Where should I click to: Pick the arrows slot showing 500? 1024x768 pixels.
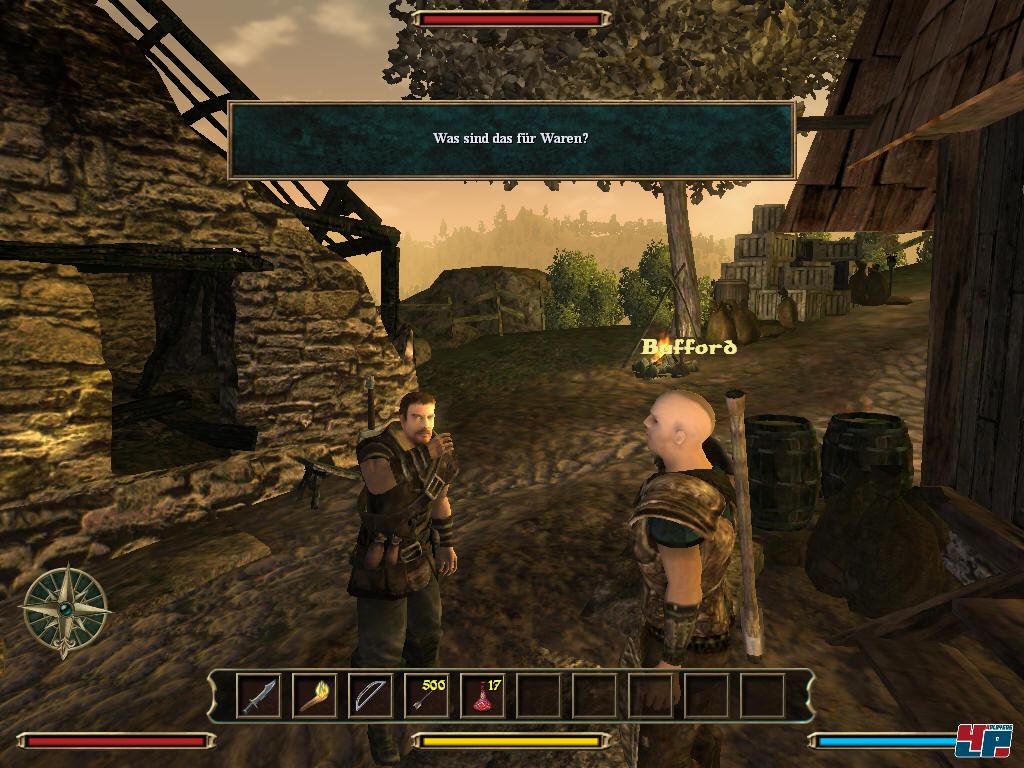point(426,696)
